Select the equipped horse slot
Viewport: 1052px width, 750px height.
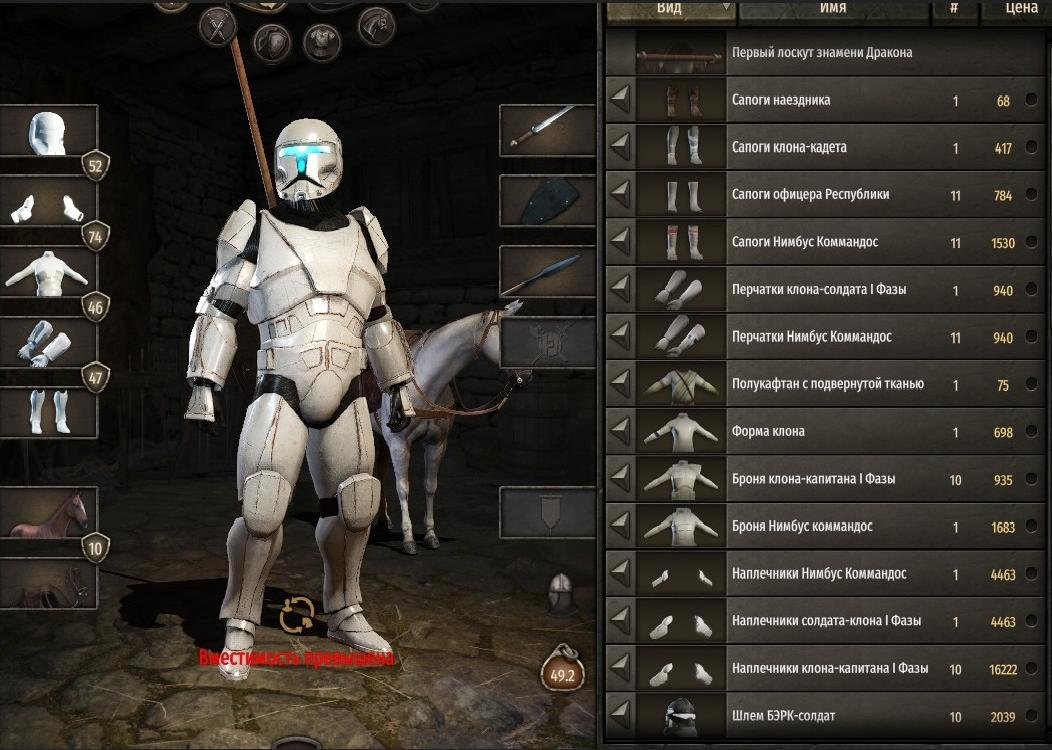pyautogui.click(x=49, y=513)
